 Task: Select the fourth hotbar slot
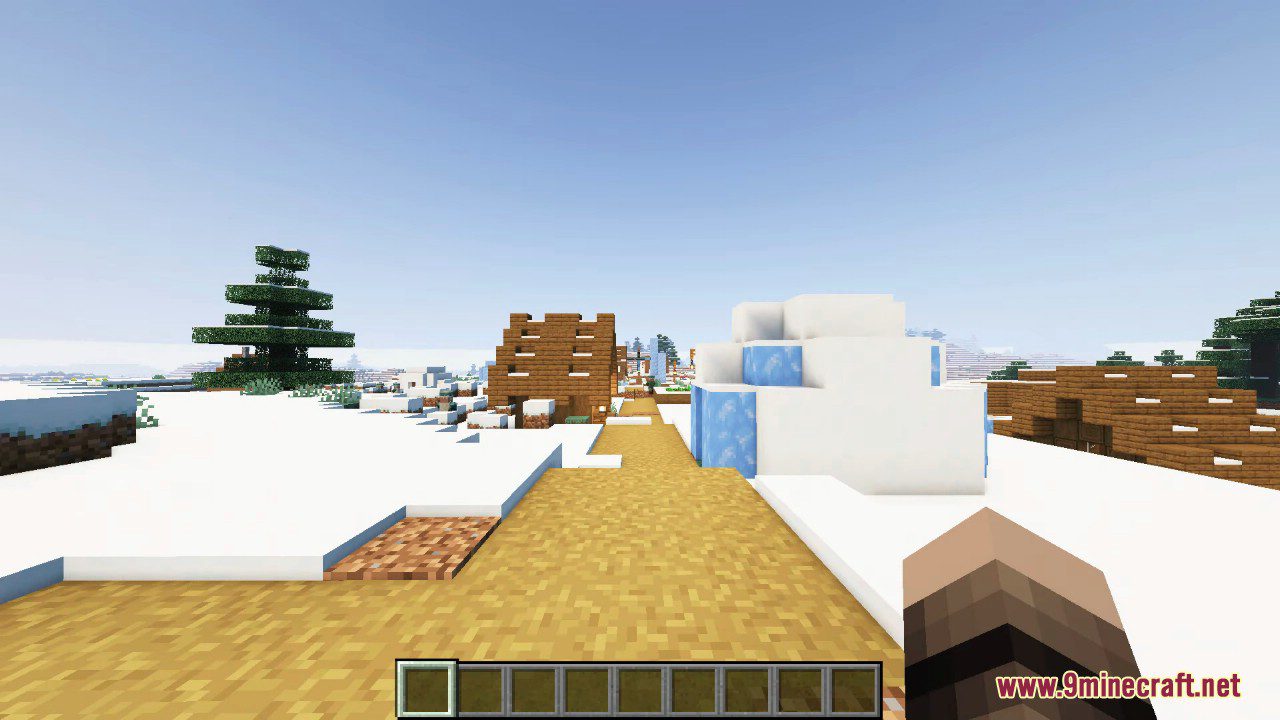[586, 686]
